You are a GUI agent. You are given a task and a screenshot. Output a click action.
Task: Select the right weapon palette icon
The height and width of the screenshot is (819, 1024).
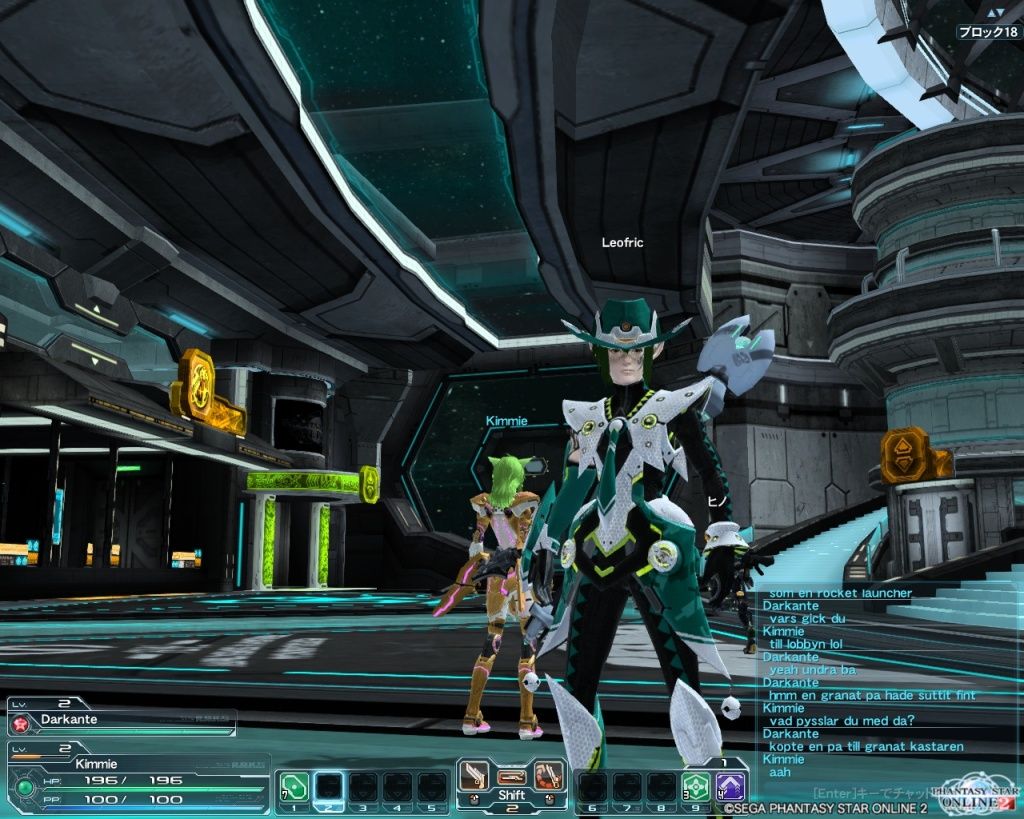tap(546, 775)
